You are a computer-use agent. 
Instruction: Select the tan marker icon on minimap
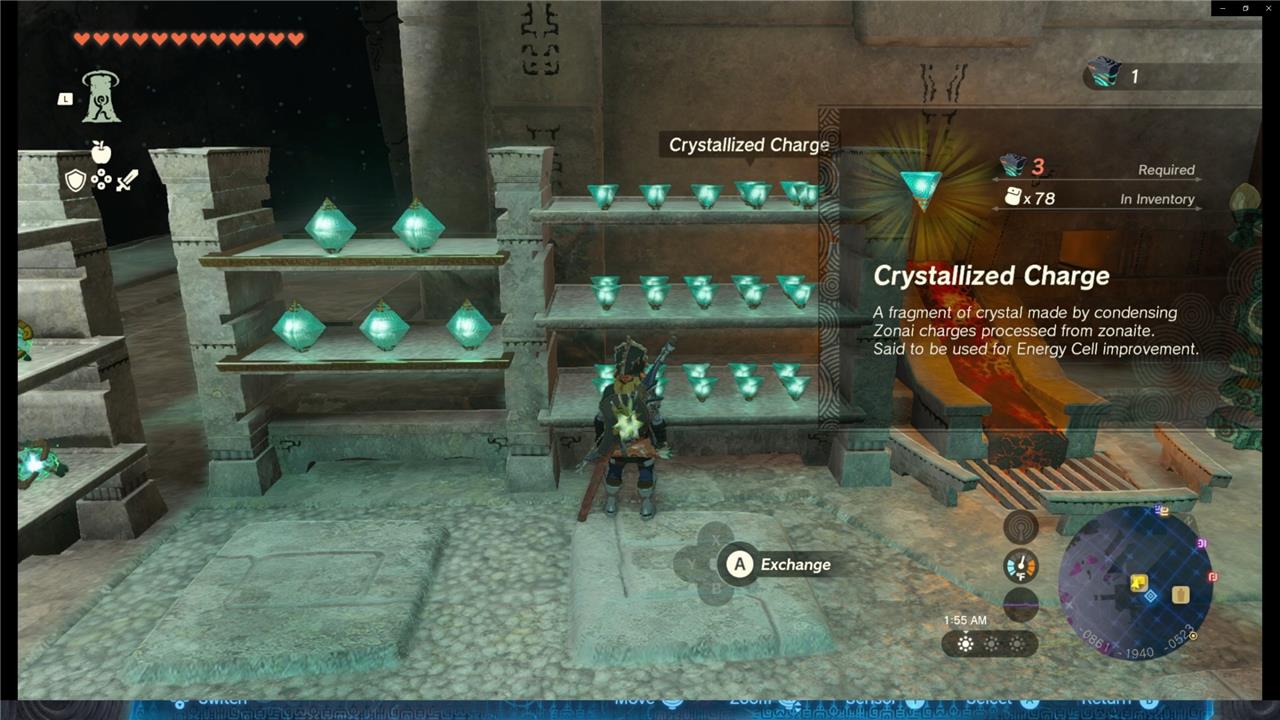click(x=1180, y=594)
